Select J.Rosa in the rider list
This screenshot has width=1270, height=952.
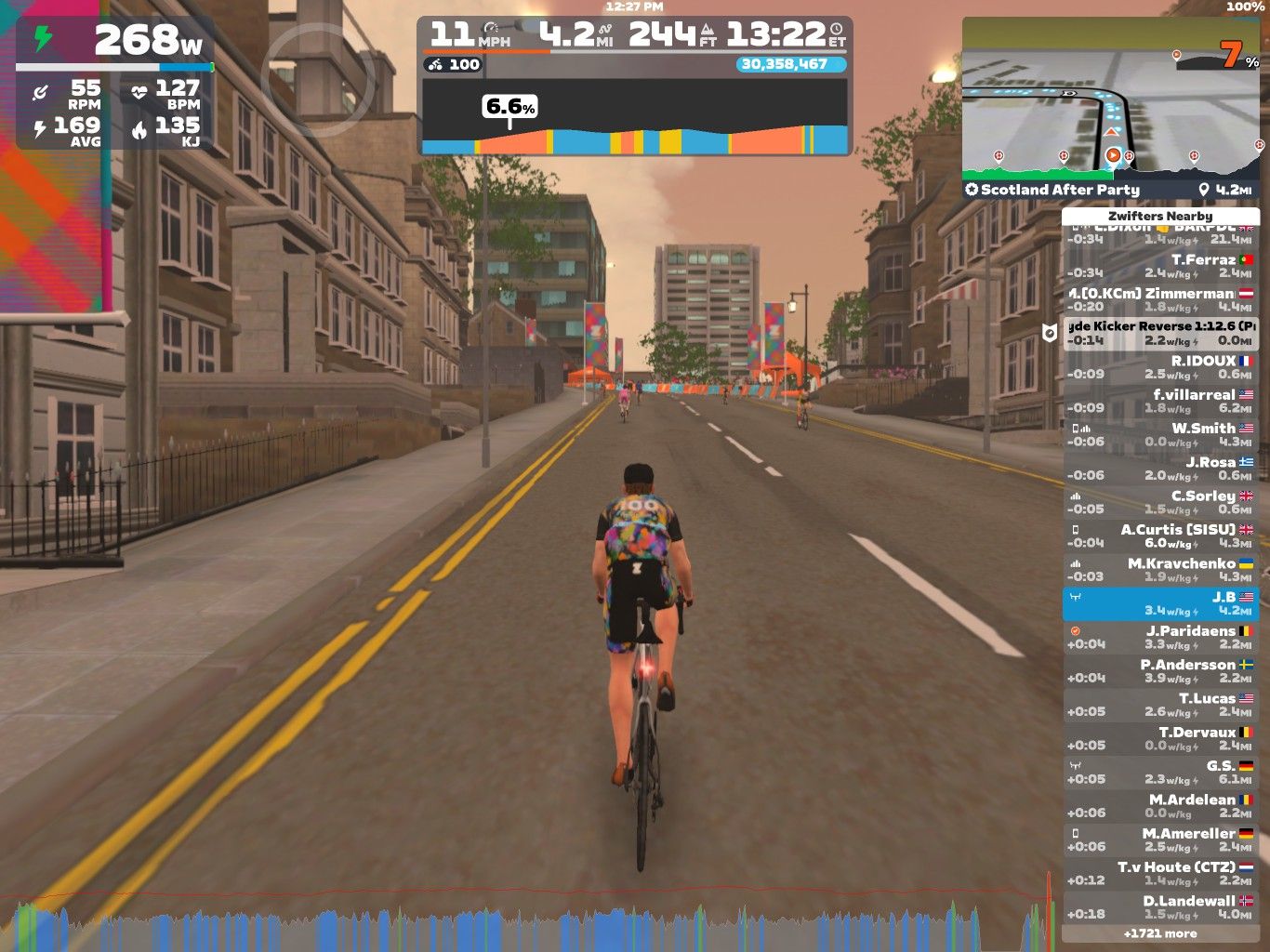coord(1159,469)
